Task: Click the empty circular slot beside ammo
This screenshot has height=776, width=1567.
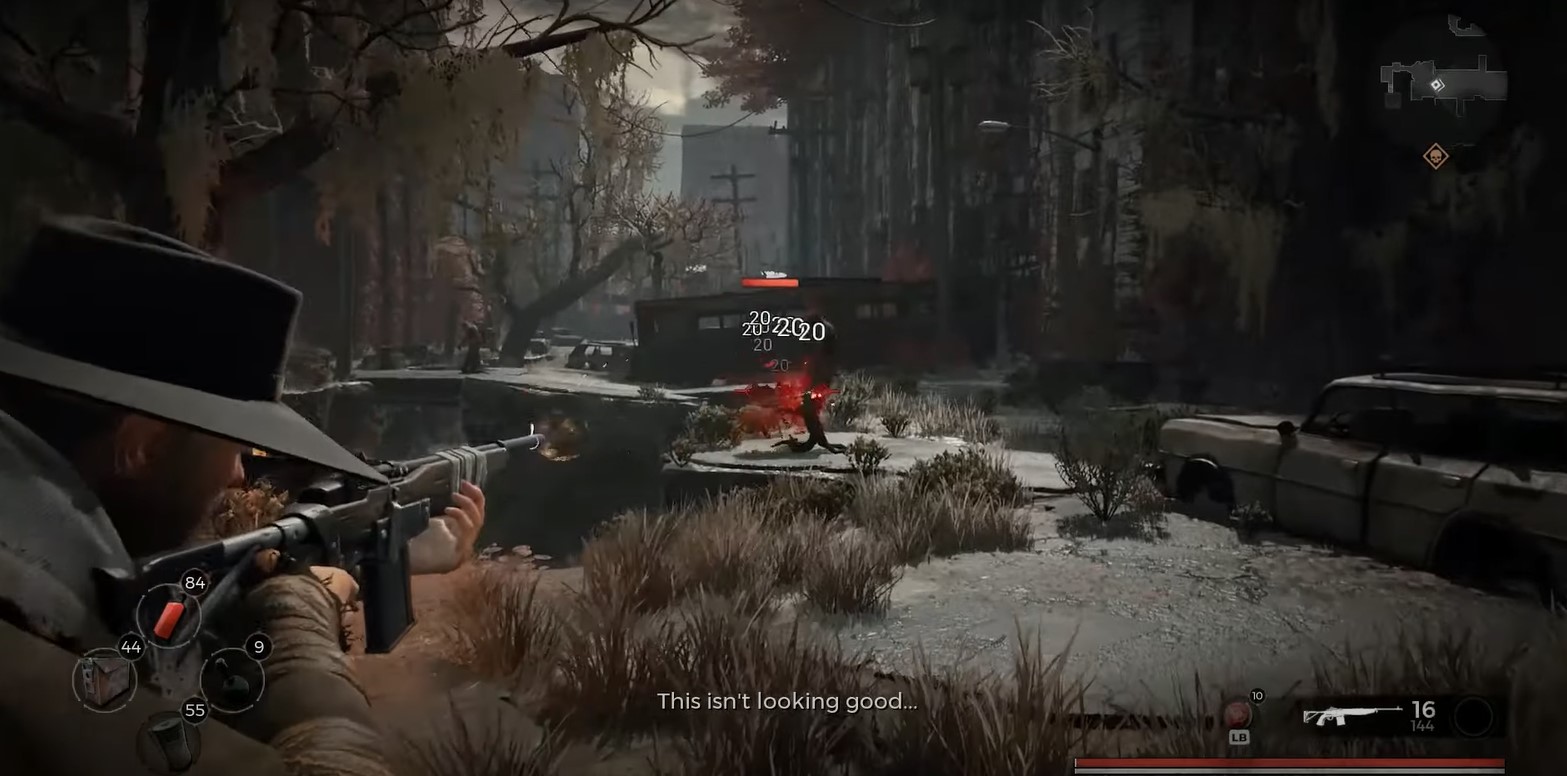Action: pos(1473,716)
